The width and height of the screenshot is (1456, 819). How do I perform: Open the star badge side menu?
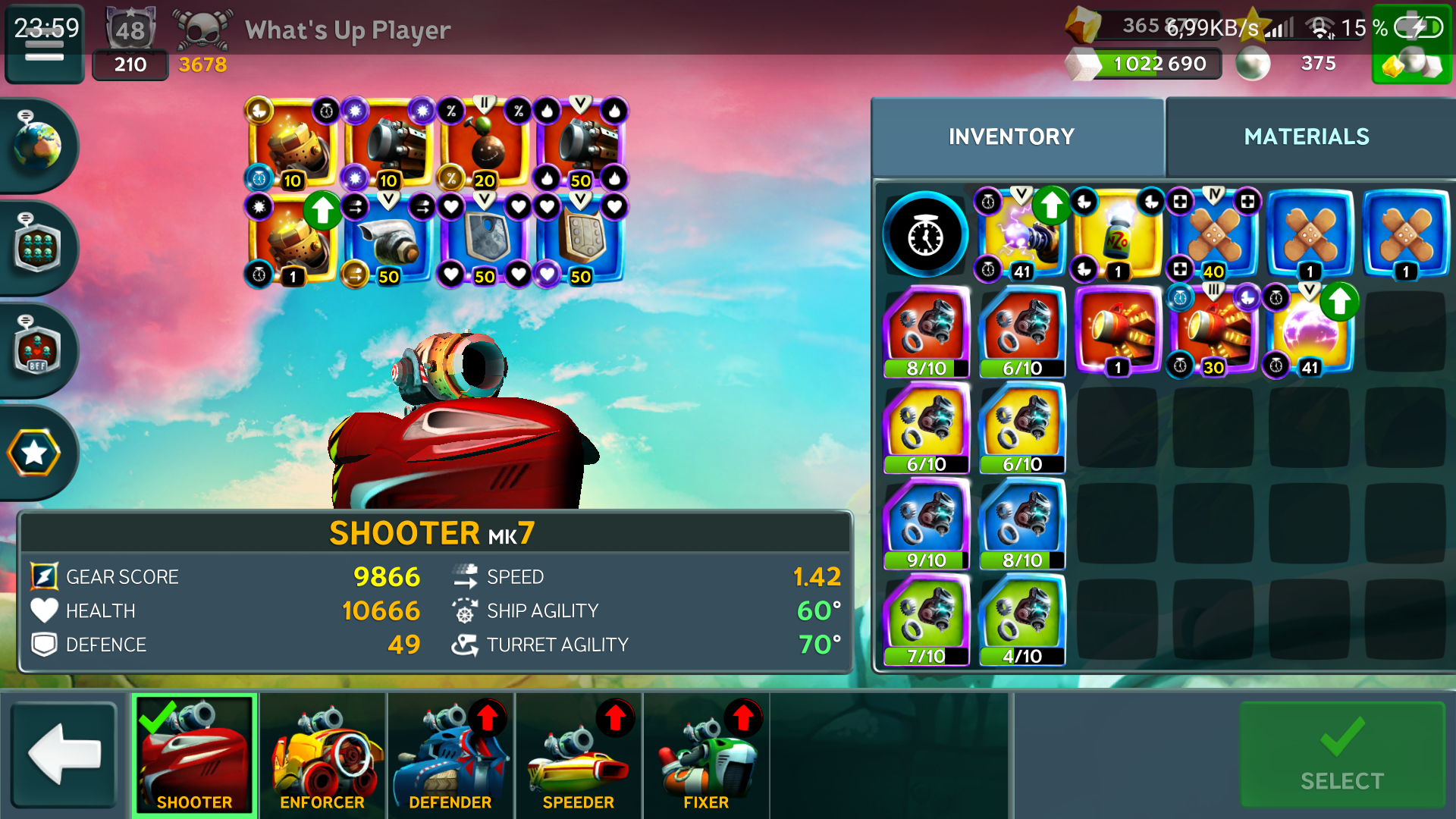click(34, 453)
